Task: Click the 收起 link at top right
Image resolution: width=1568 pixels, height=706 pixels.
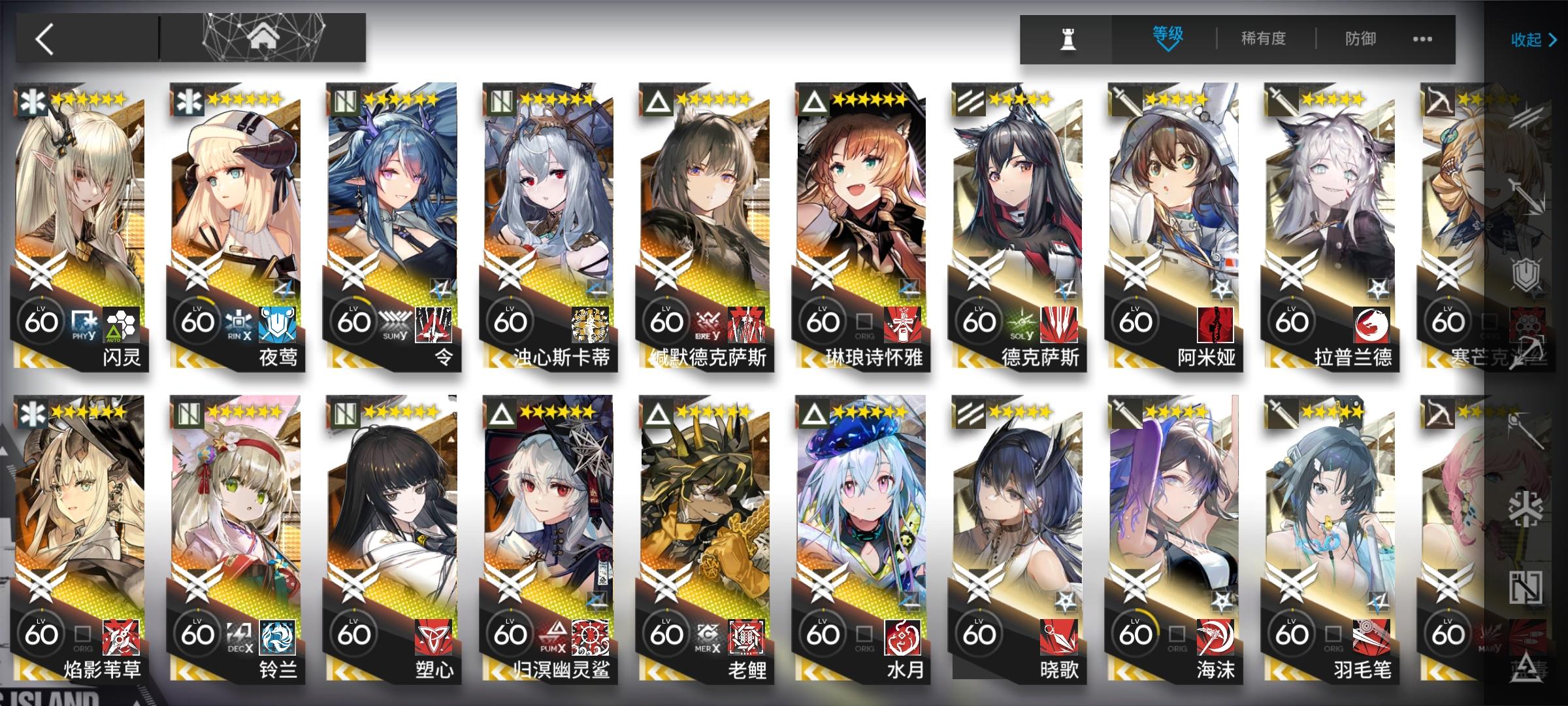Action: point(1527,41)
